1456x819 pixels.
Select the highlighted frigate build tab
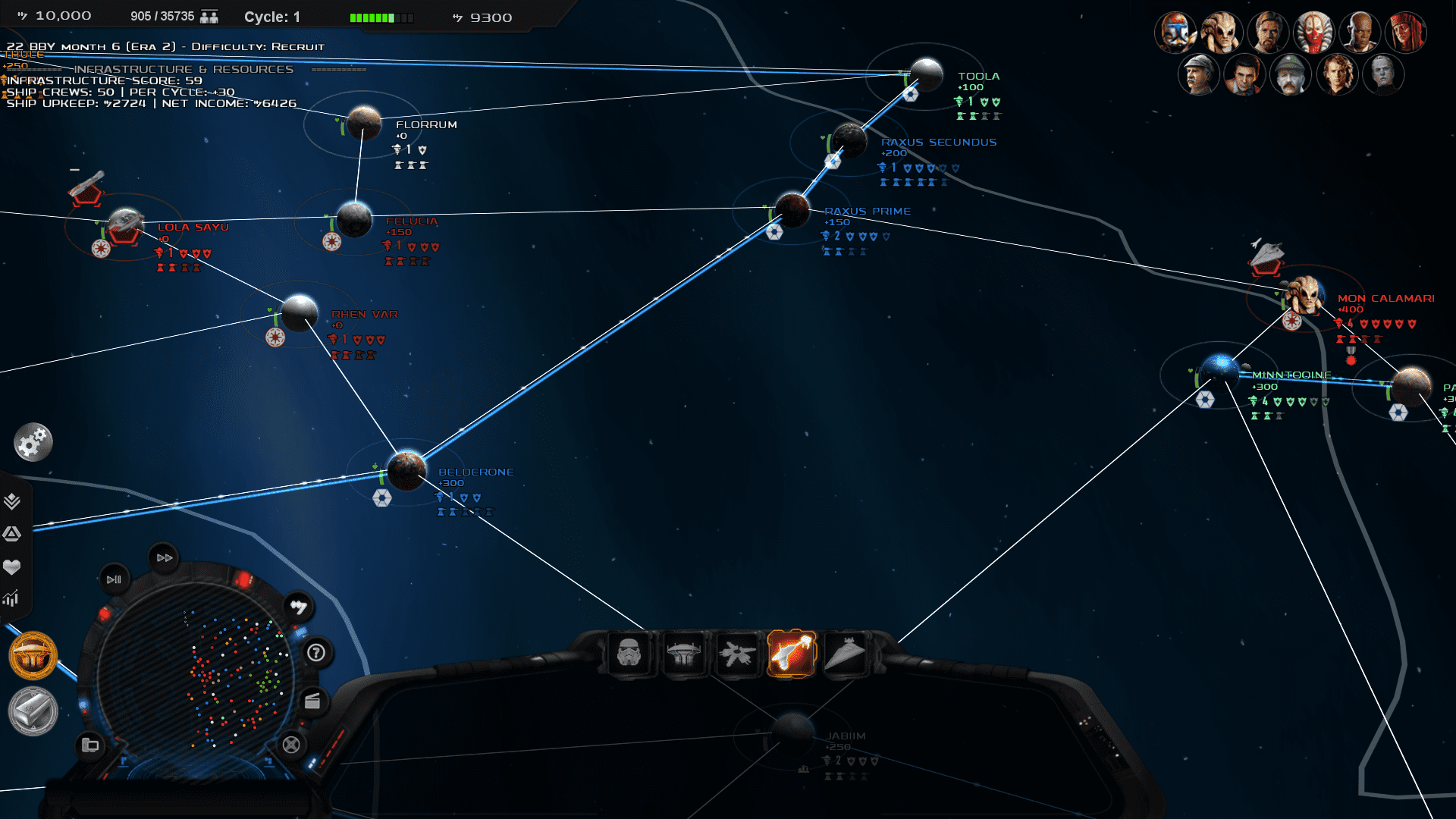tap(791, 654)
